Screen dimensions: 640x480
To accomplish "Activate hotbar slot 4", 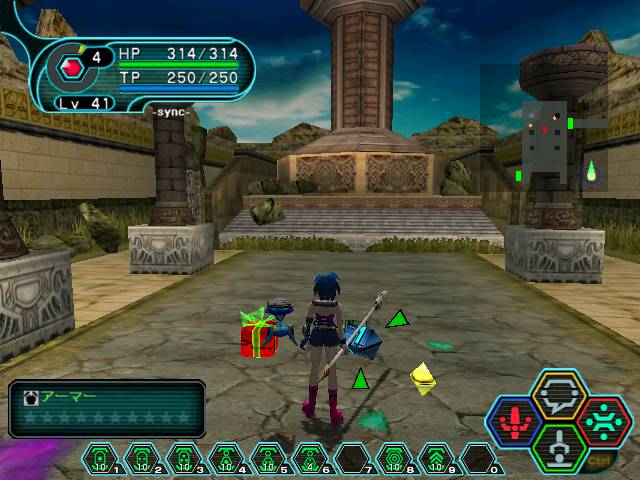I will click(226, 459).
